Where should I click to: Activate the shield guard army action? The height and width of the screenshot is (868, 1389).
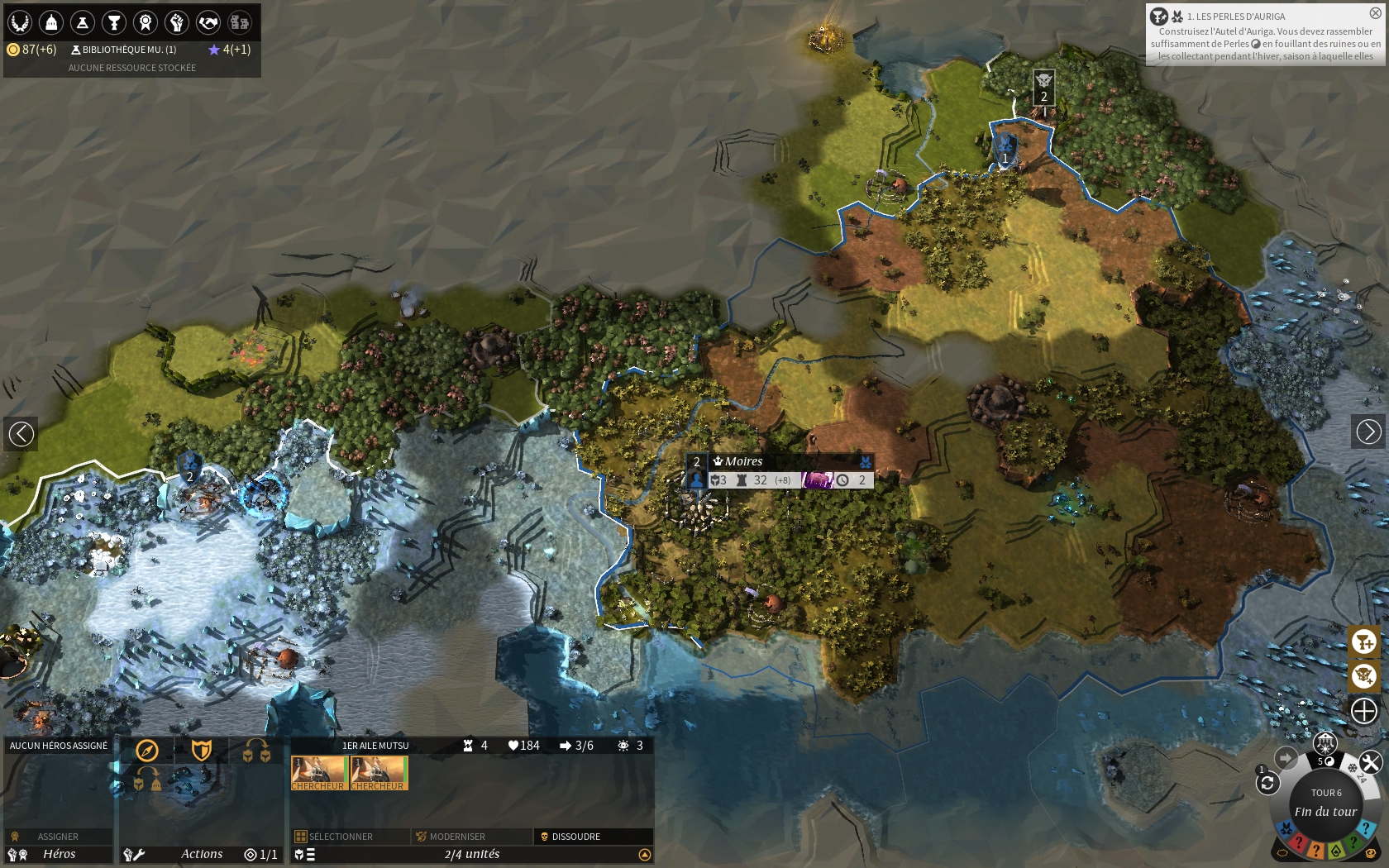point(202,751)
